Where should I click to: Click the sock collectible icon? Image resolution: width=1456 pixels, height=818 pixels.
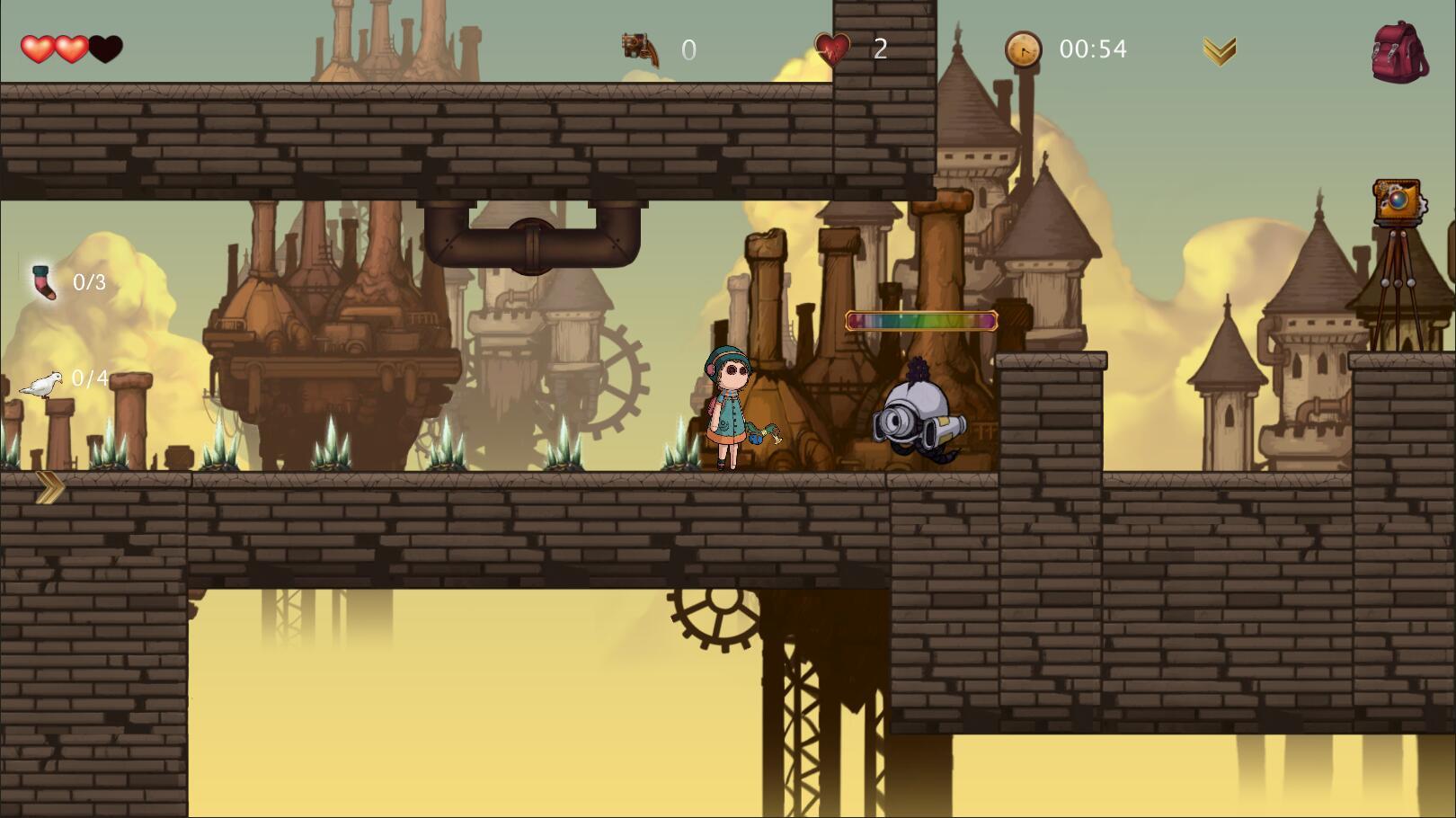coord(42,283)
